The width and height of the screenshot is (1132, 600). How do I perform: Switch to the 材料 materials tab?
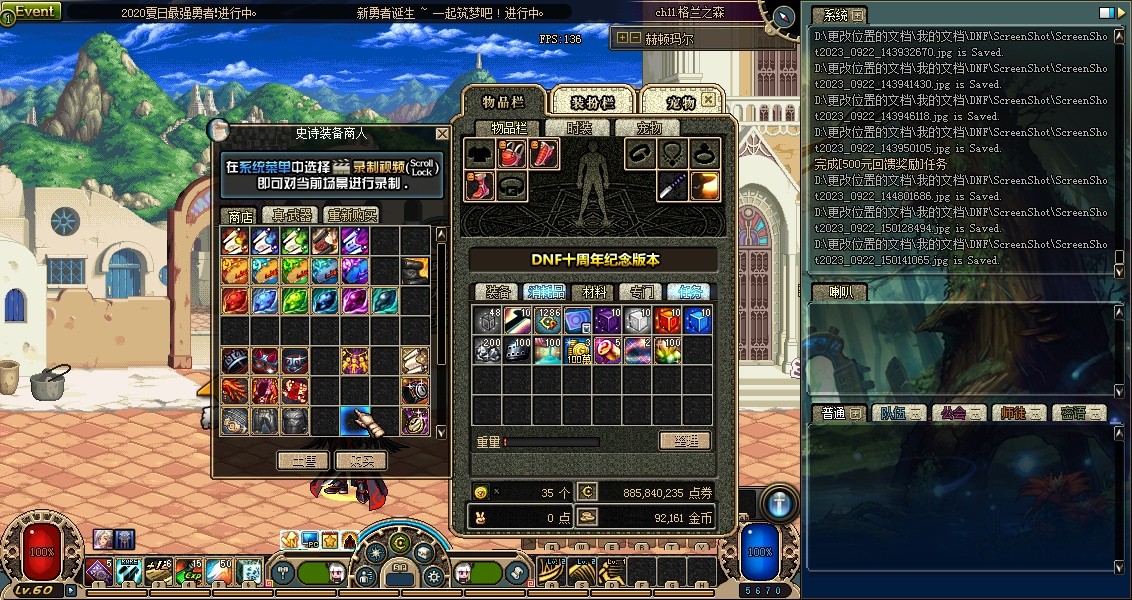coord(594,292)
